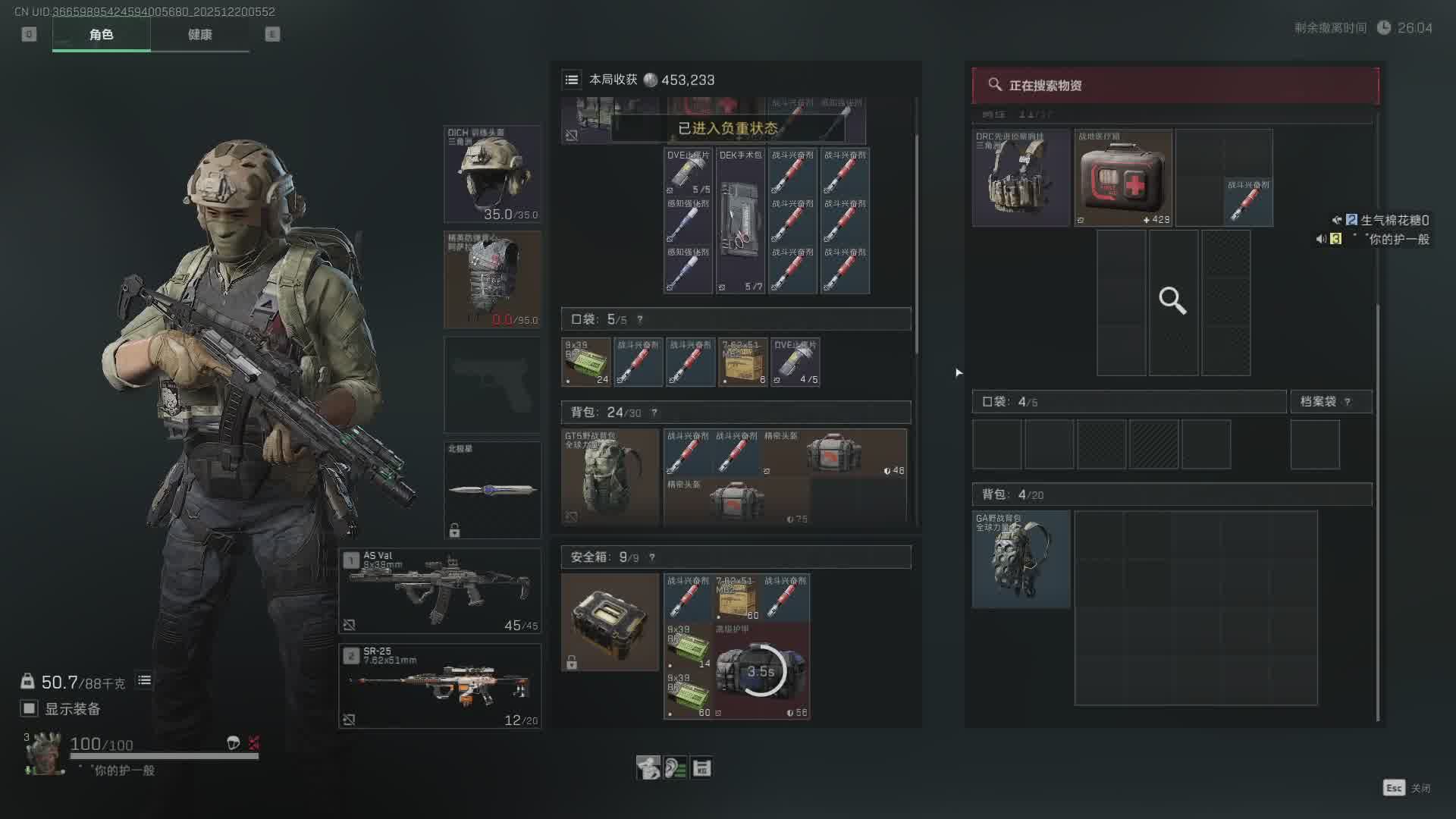The image size is (1456, 819).
Task: Switch to the 健康 health tab
Action: [199, 35]
